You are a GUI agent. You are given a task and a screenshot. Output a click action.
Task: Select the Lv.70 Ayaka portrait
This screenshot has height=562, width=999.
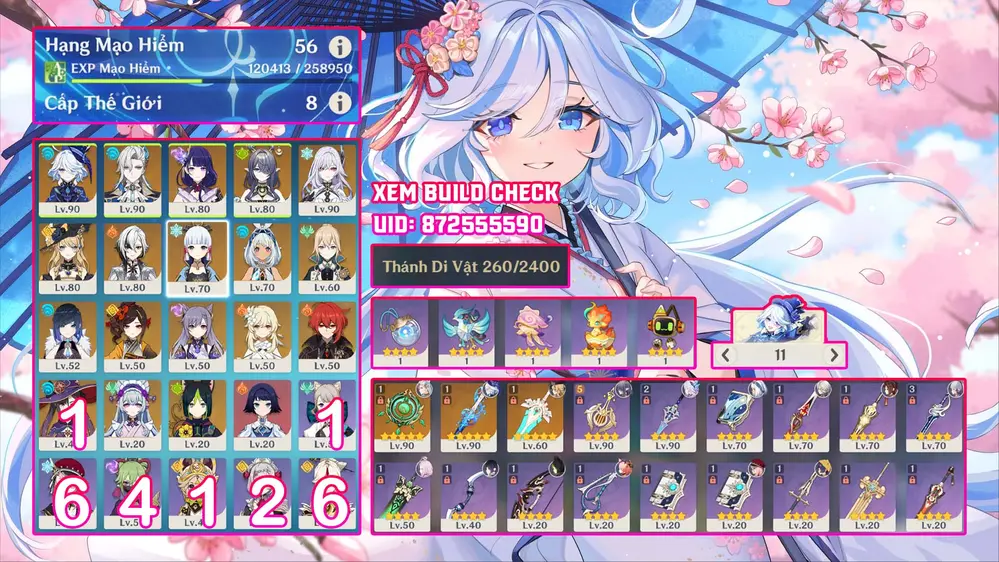200,257
